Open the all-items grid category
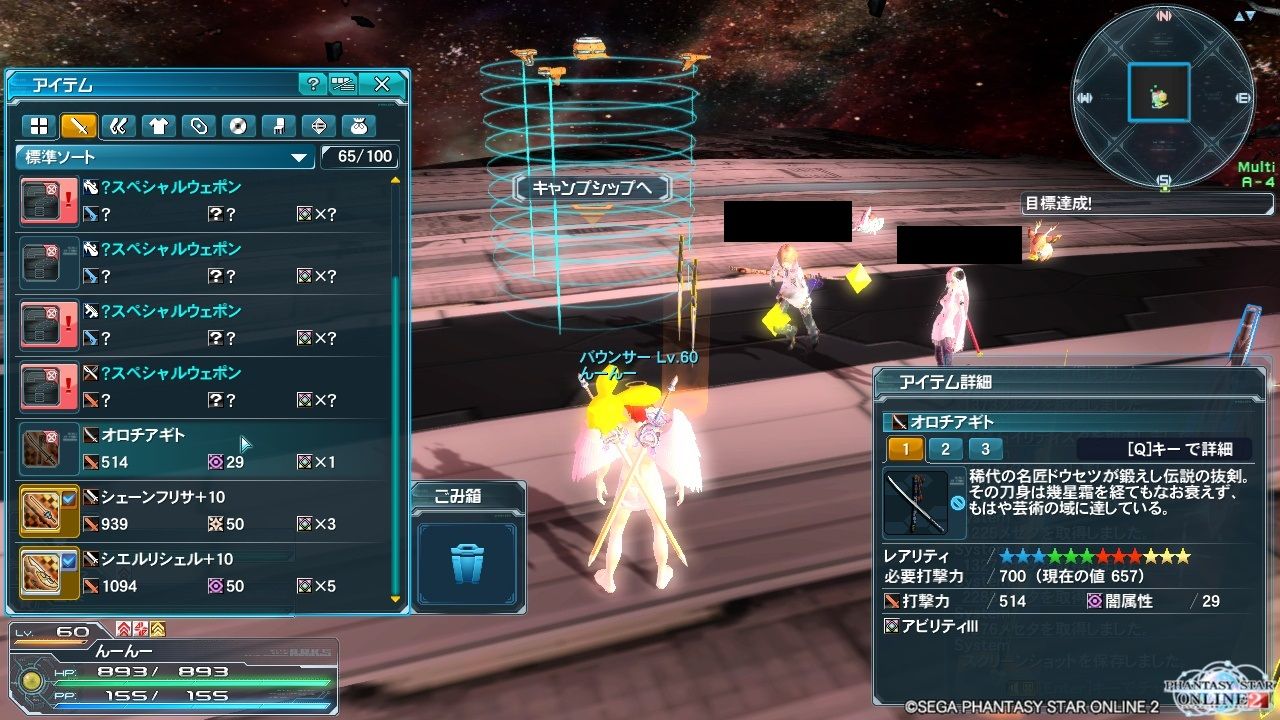Screen dimensions: 1280x720 pos(37,126)
